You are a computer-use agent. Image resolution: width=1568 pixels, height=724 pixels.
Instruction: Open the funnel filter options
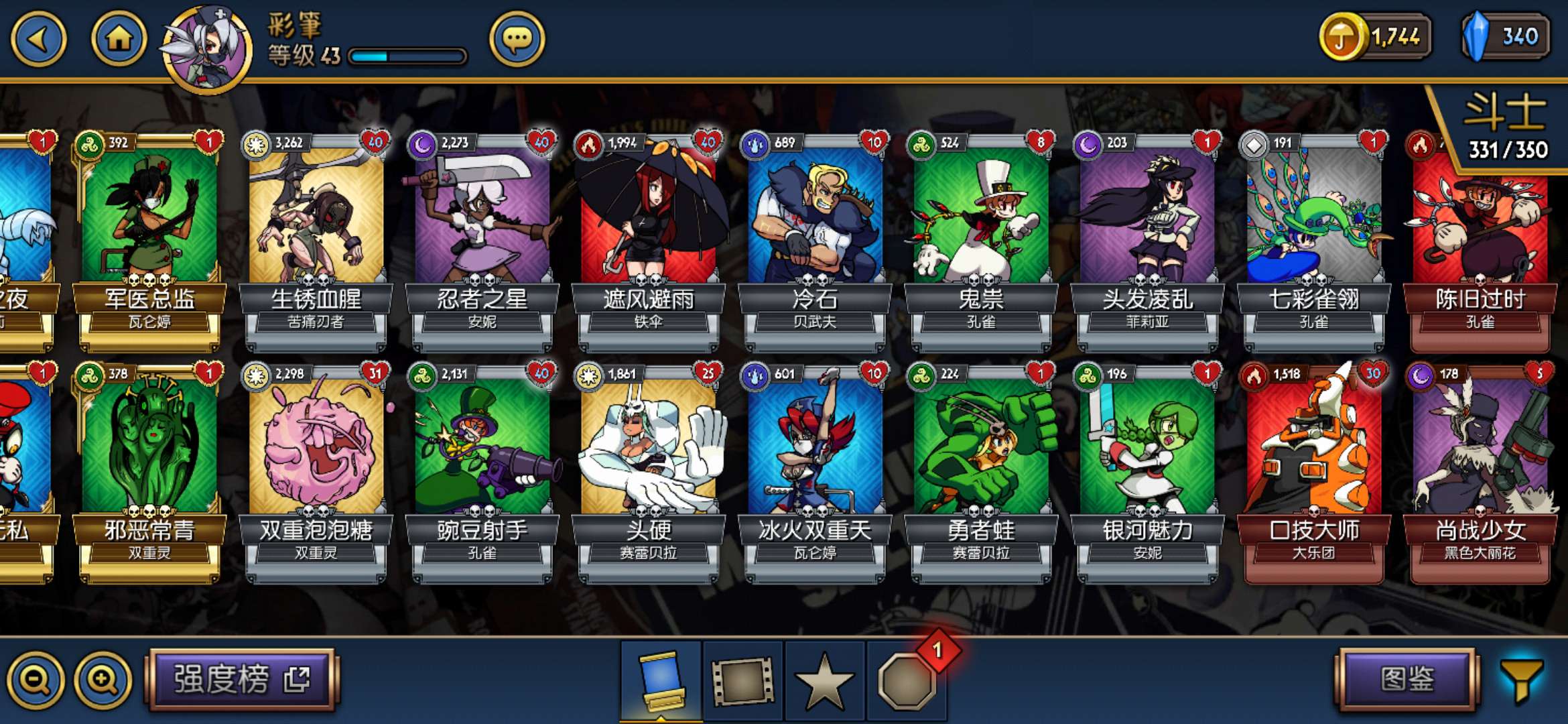point(1522,680)
